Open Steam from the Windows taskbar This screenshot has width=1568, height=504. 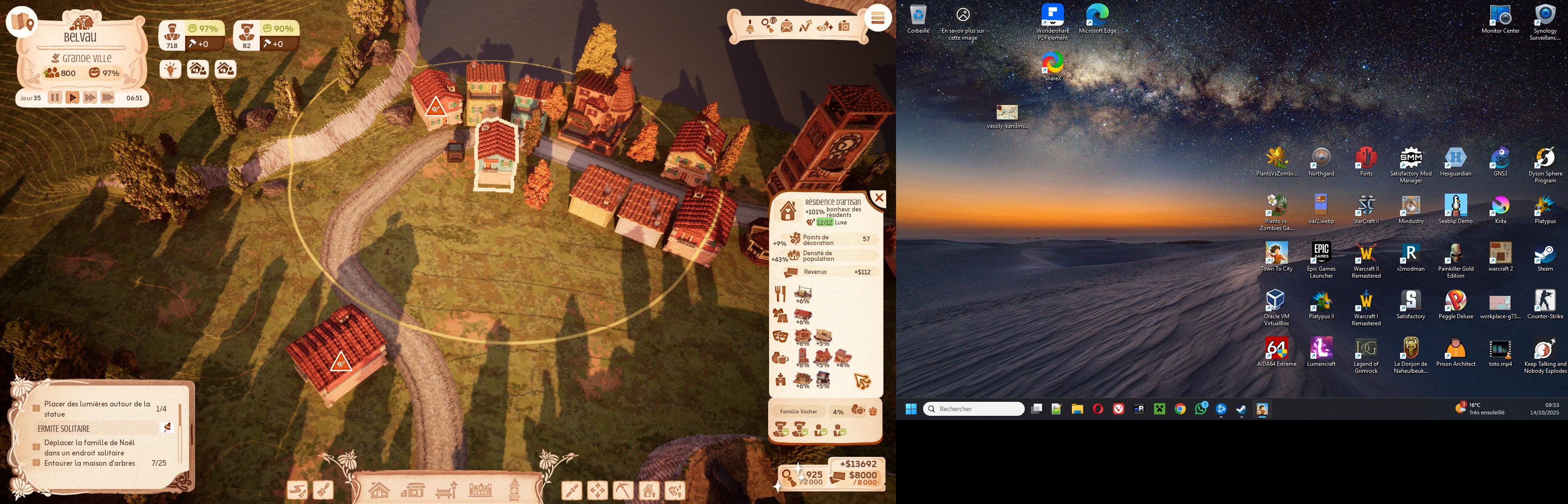point(1241,409)
